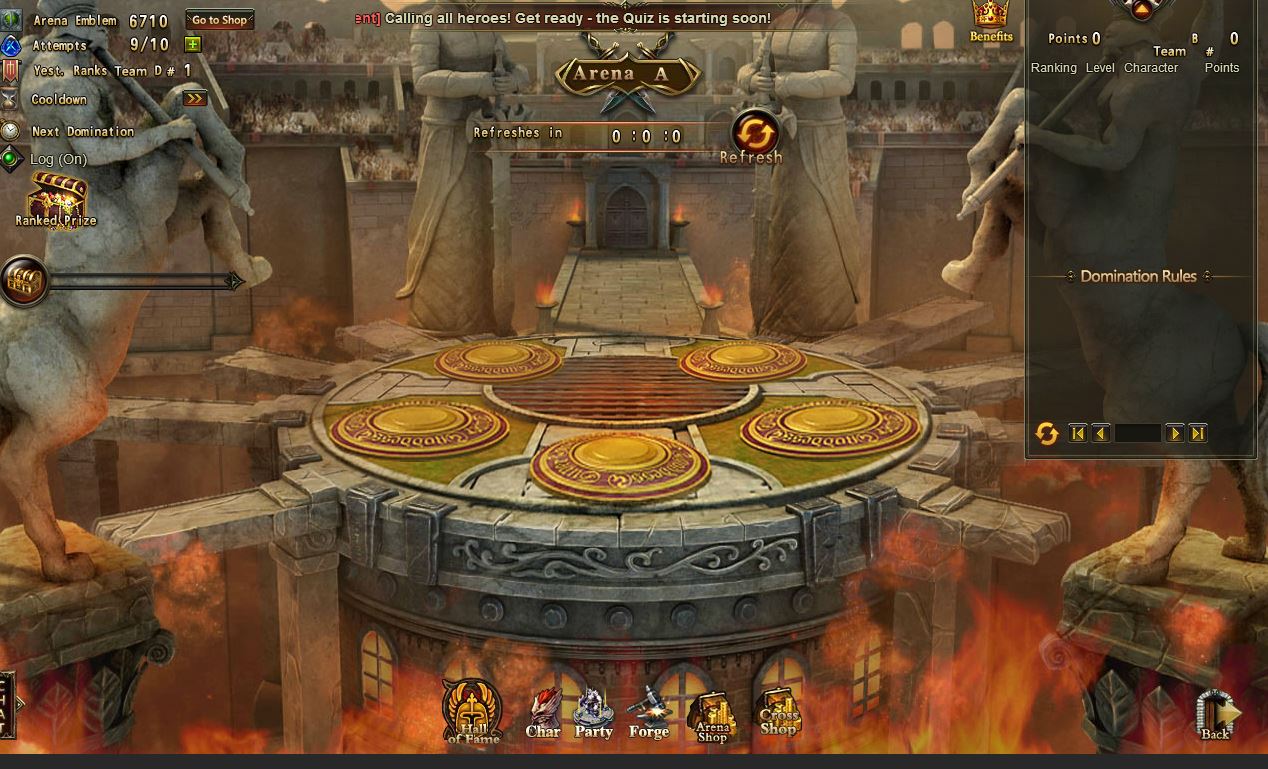Go to the next ranking page

click(x=1175, y=433)
